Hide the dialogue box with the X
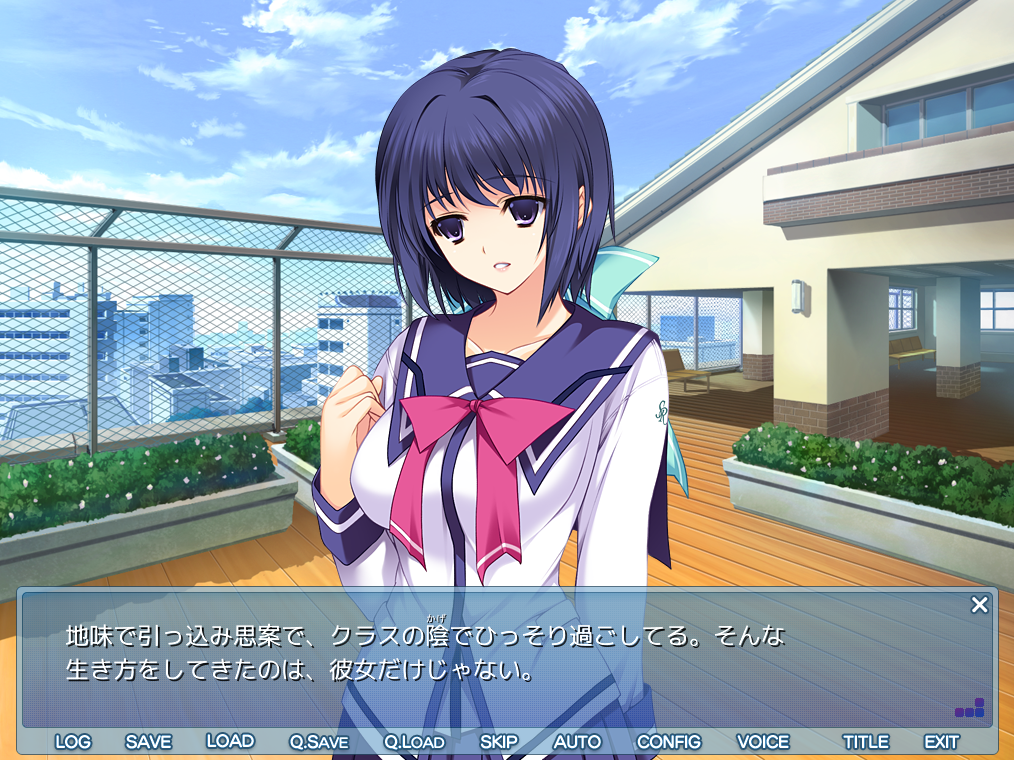Screen dimensions: 1014x760 click(x=979, y=604)
